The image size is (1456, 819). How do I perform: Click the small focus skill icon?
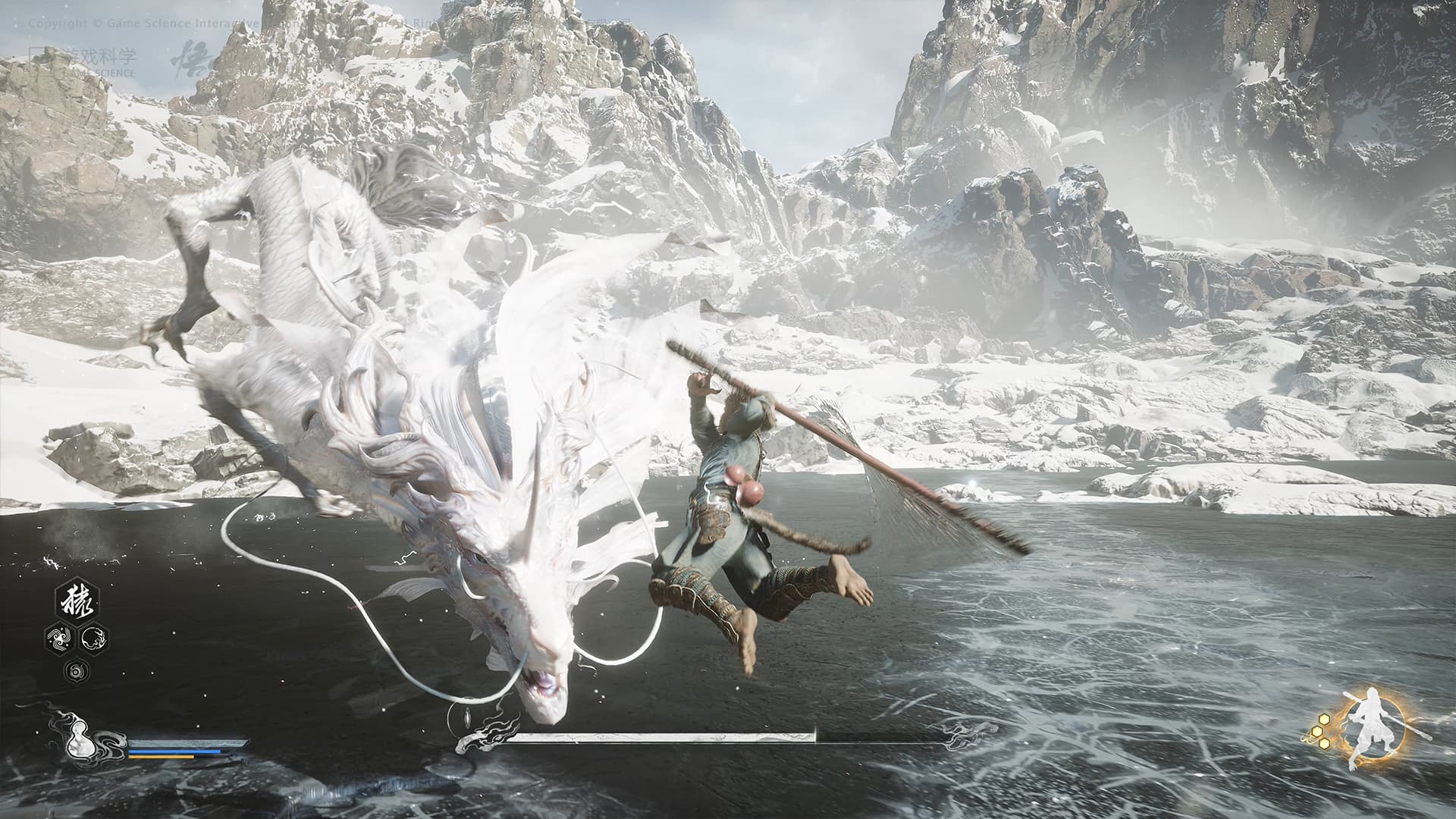(x=76, y=672)
